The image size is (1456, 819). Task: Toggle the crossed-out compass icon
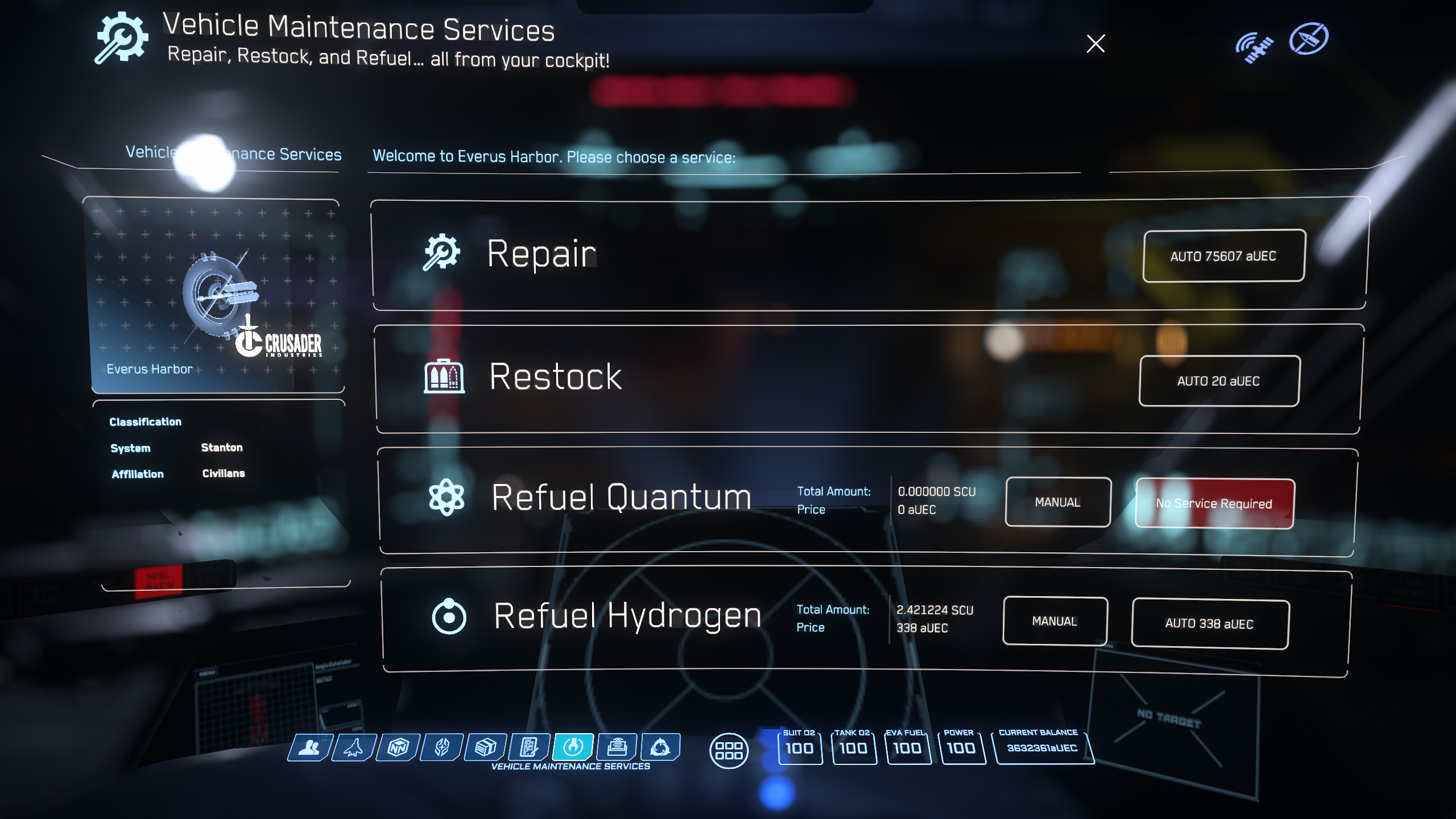(x=1309, y=39)
